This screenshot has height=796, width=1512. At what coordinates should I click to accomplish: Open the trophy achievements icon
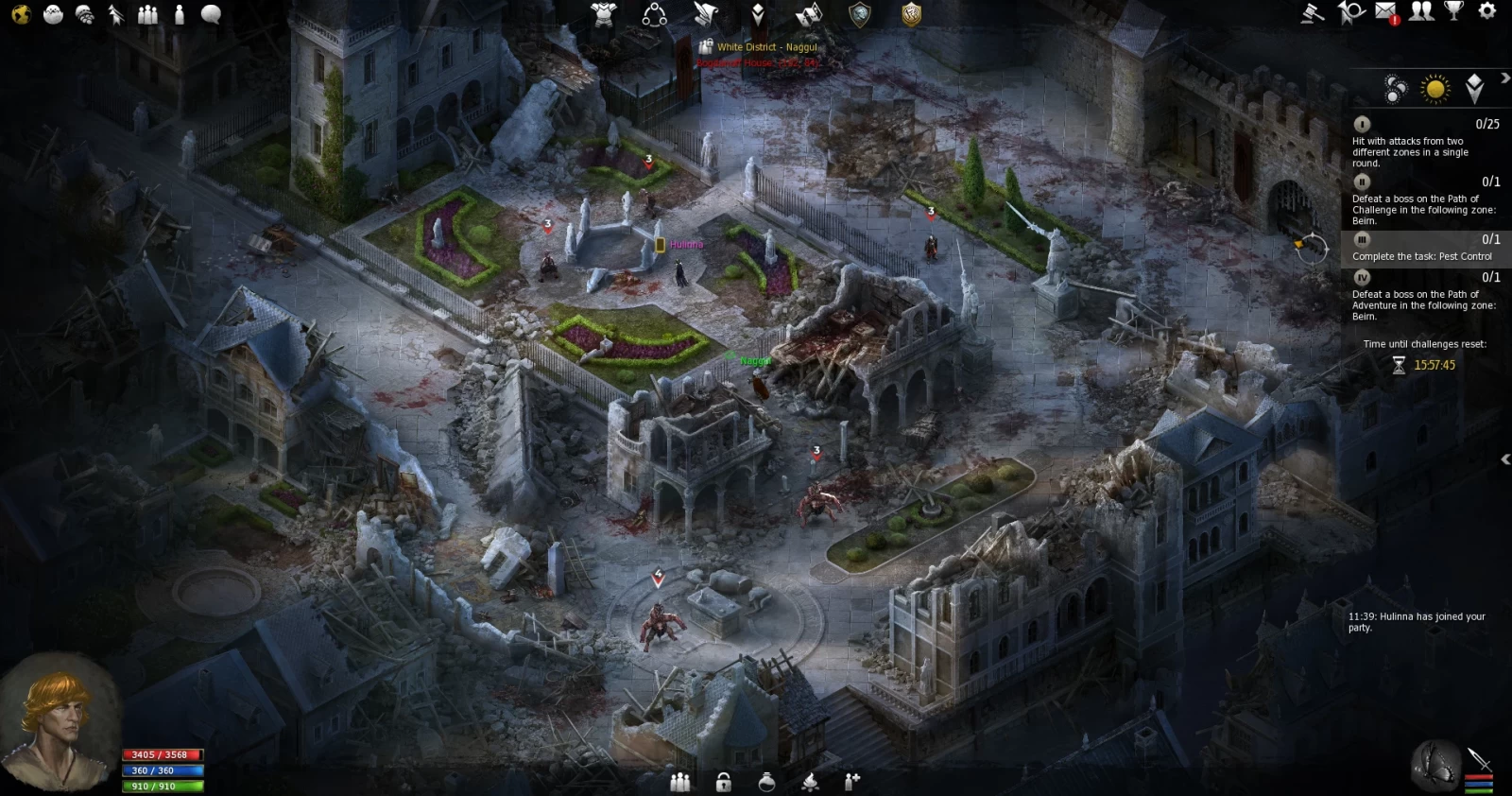1453,11
